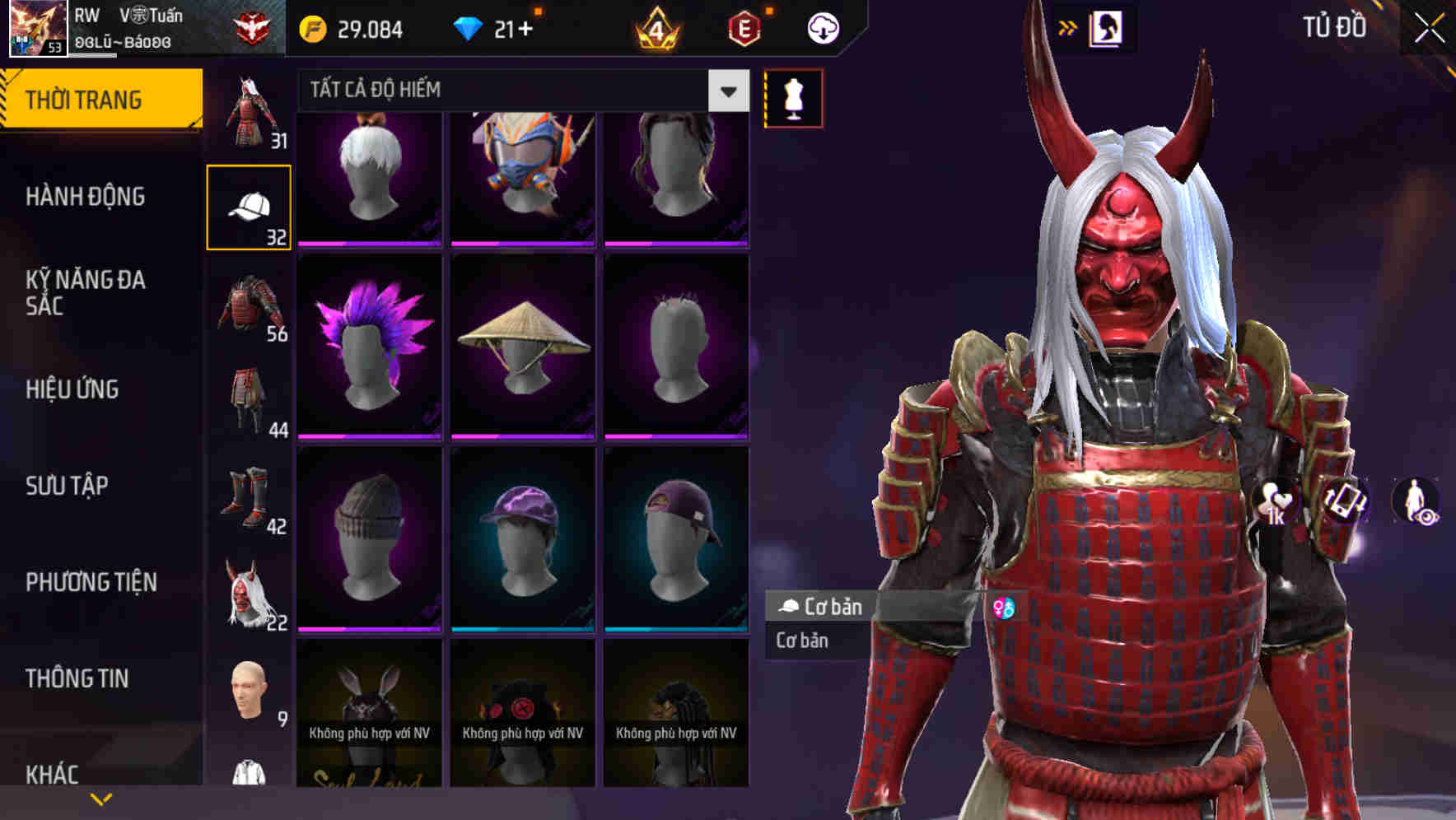
Task: Select the mannequin preview icon
Action: point(792,97)
